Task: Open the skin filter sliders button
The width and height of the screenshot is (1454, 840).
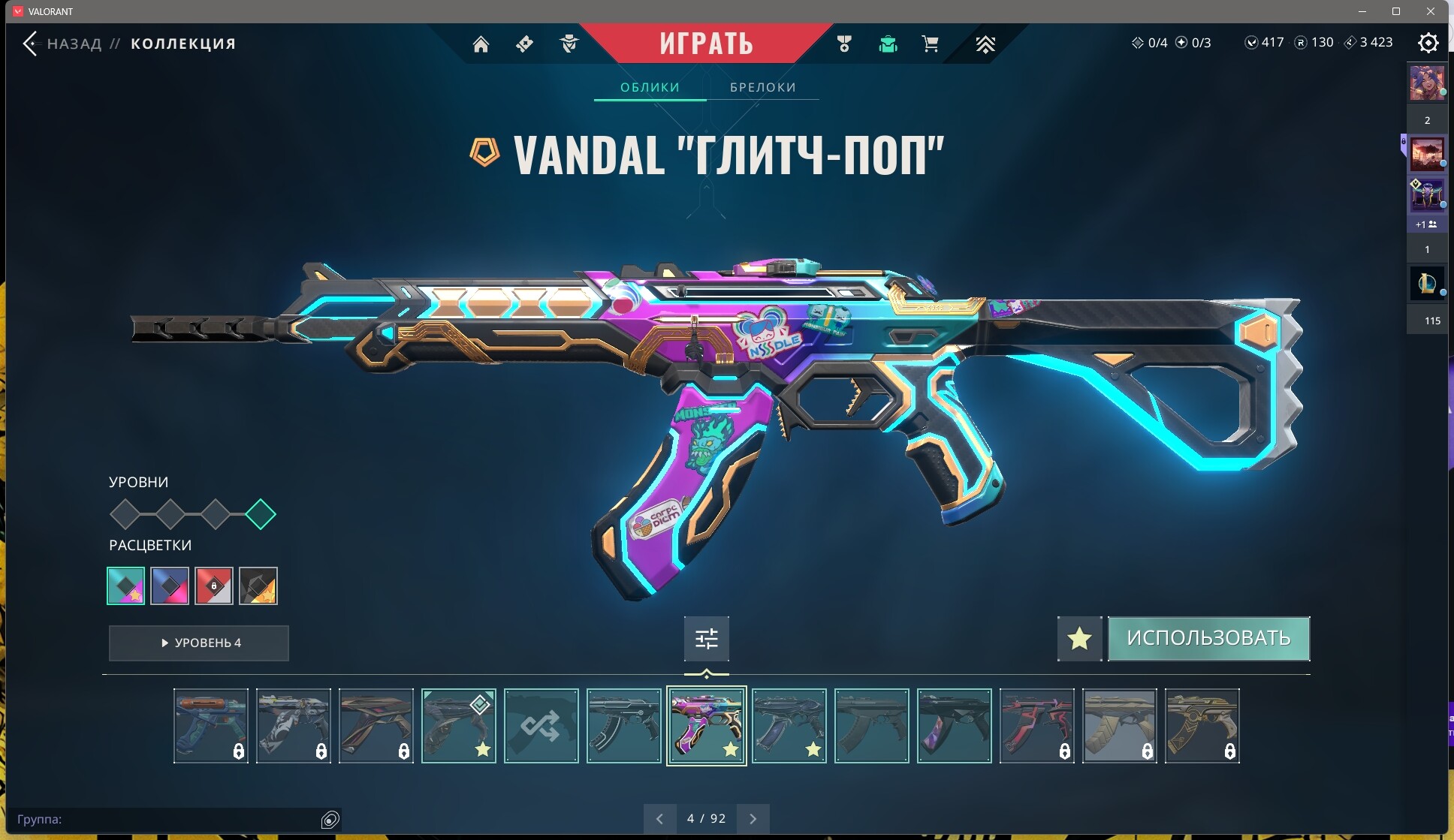Action: click(x=706, y=639)
